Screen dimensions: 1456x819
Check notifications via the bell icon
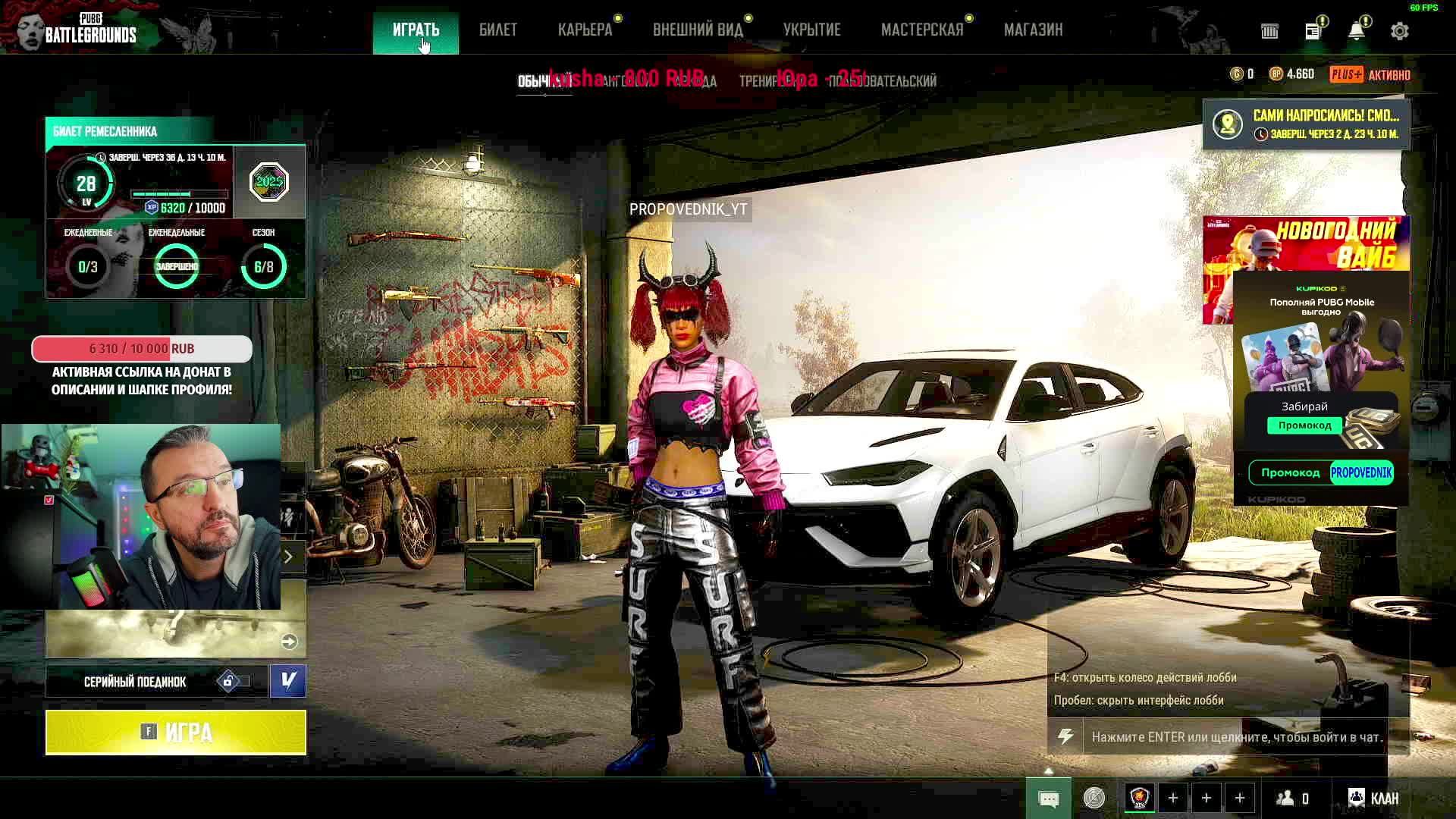coord(1356,31)
